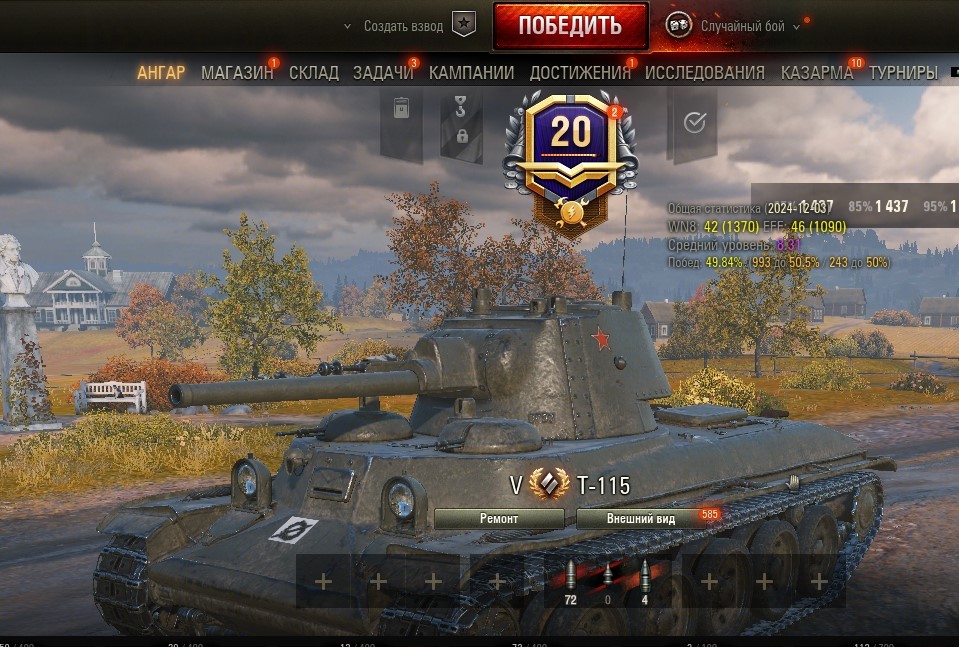This screenshot has width=959, height=647.
Task: Open the КАЗАРМА barracks tab
Action: [817, 73]
